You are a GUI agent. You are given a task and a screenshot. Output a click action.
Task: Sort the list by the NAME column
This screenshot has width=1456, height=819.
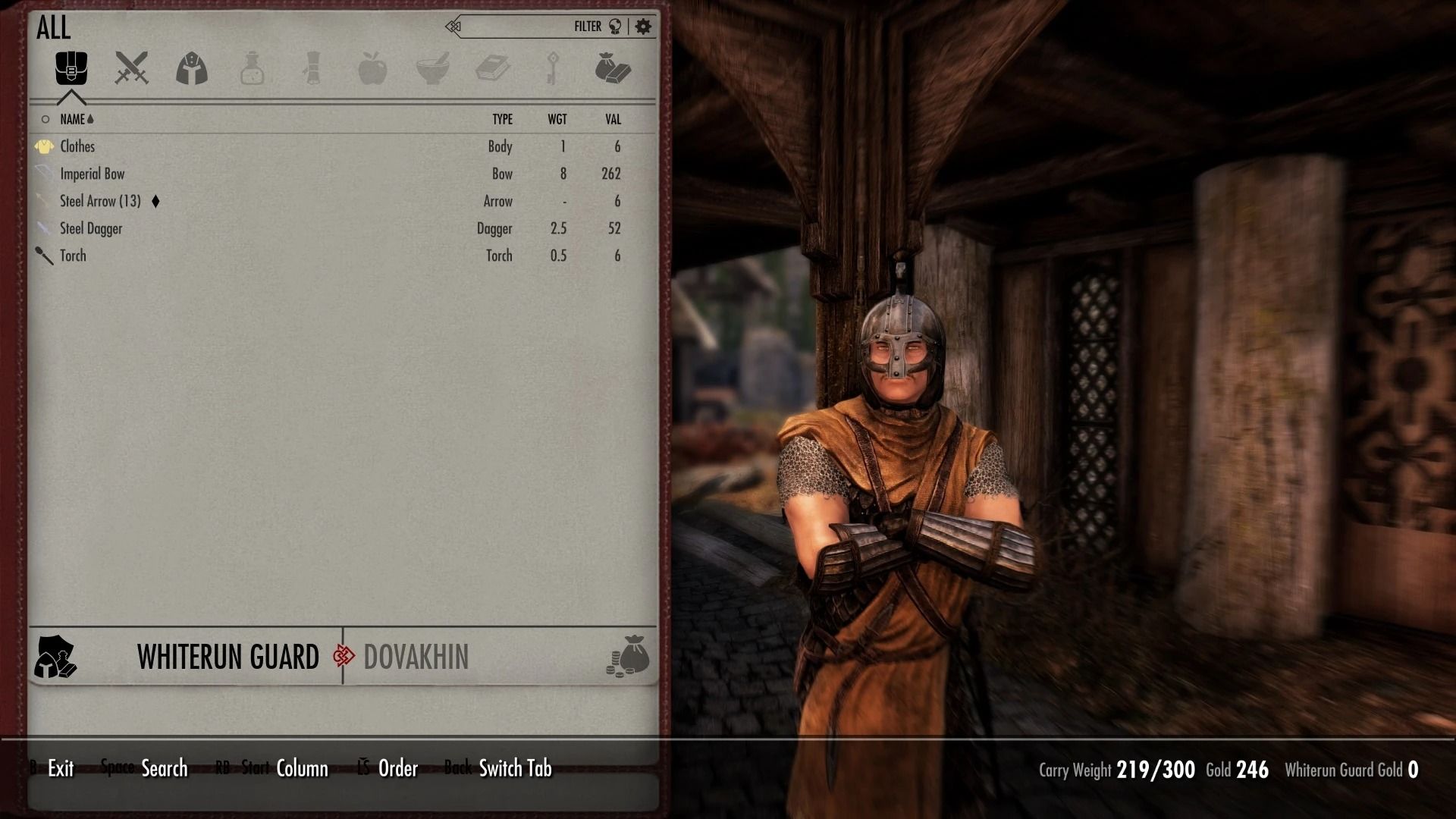(73, 119)
